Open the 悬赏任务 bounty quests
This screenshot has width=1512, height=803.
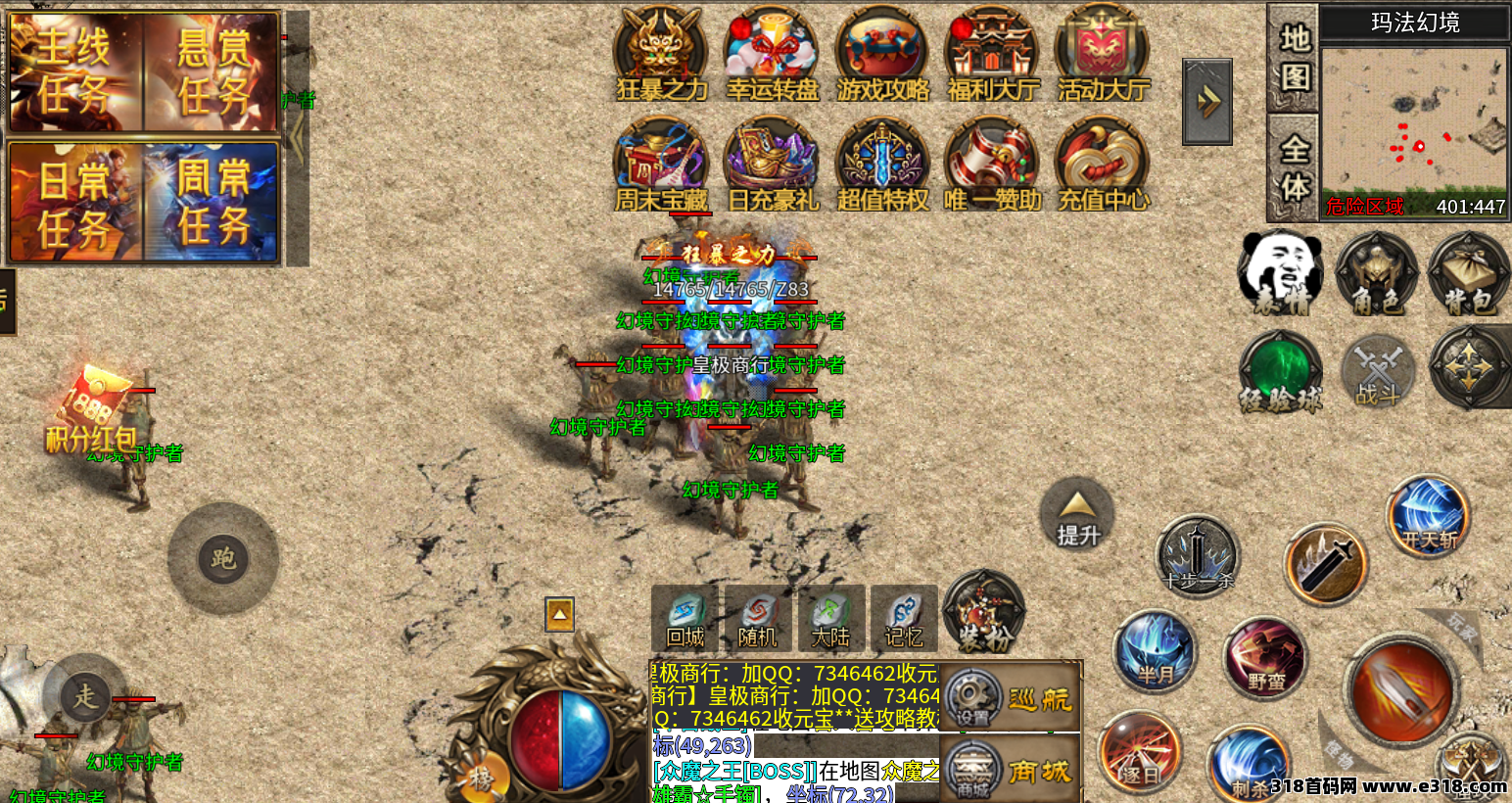tap(213, 71)
